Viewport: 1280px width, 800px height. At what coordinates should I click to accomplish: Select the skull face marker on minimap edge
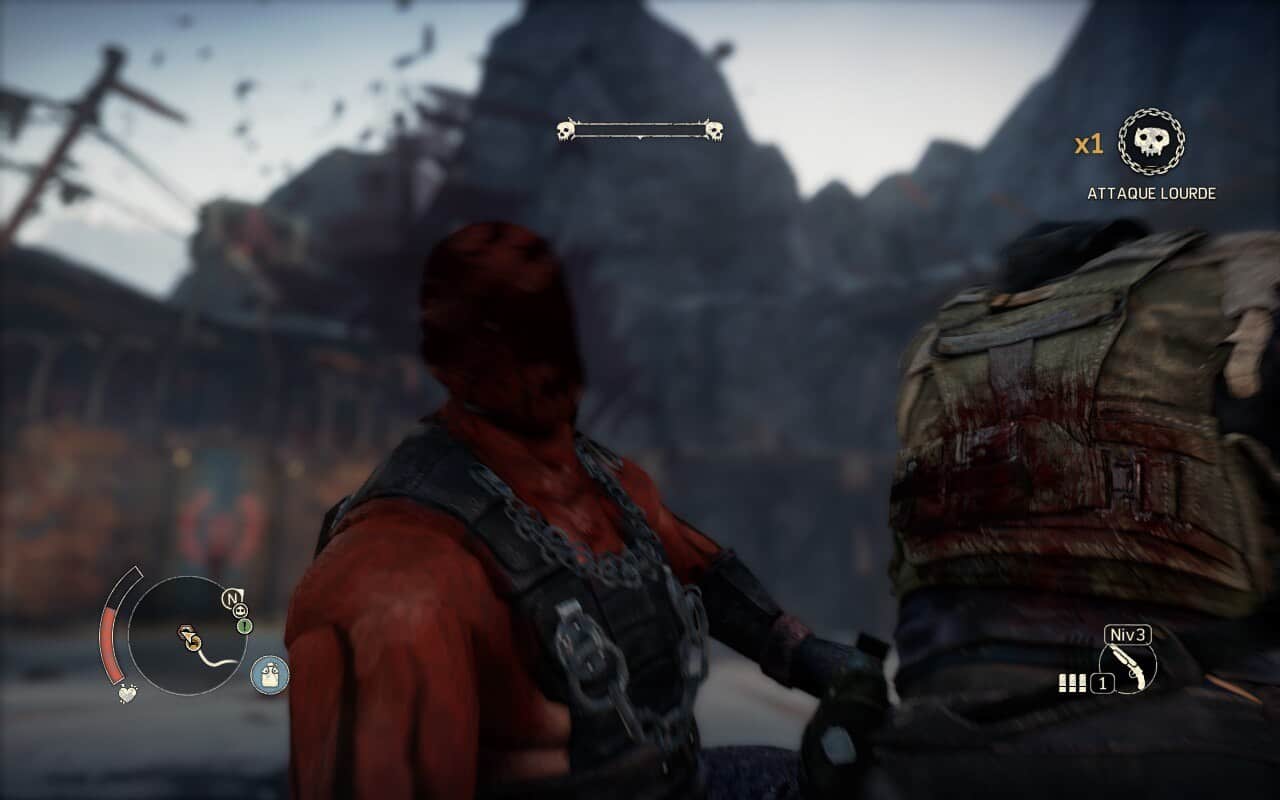(242, 609)
